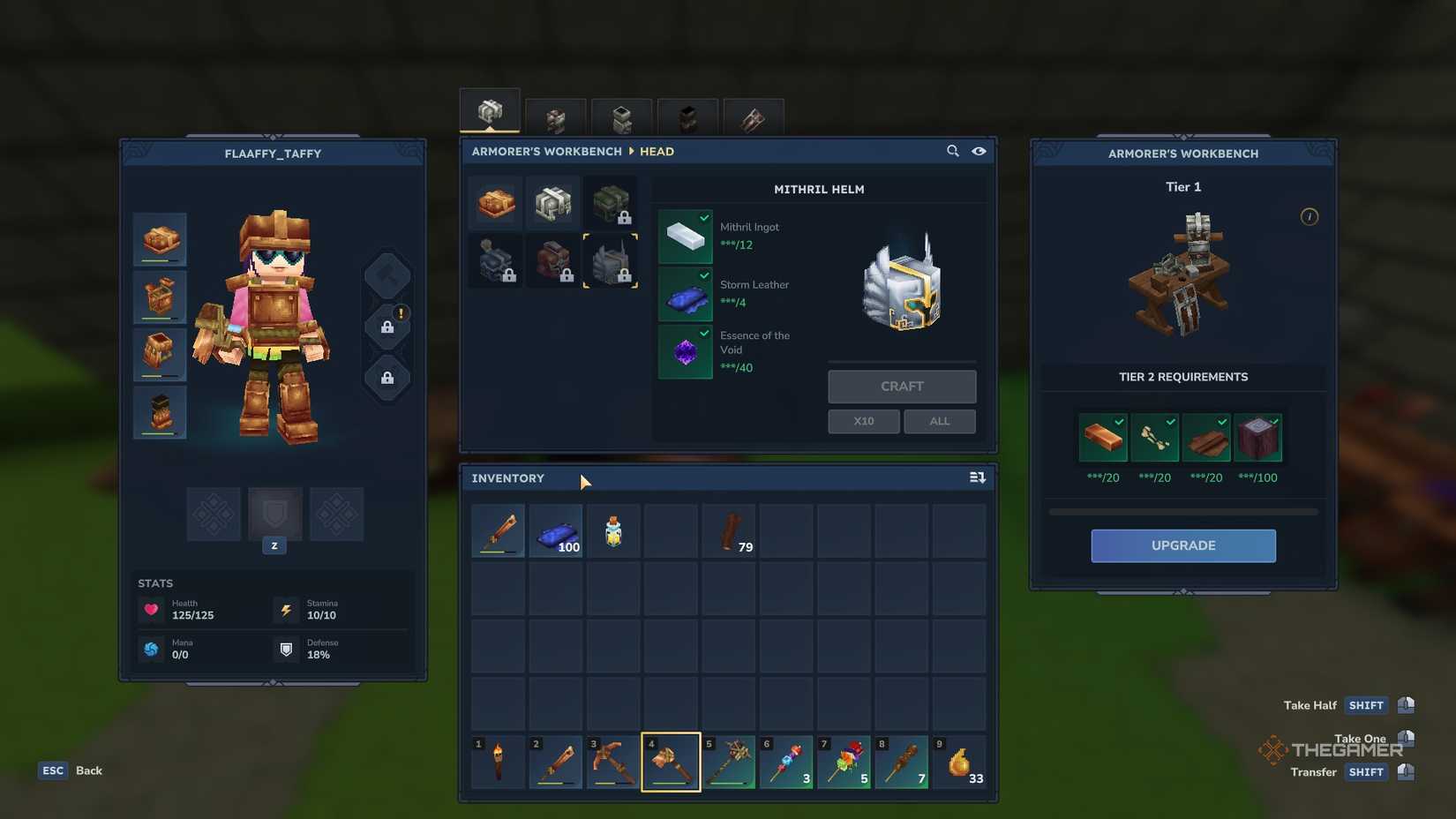Go back with the Back button
This screenshot has width=1456, height=819.
pos(88,770)
